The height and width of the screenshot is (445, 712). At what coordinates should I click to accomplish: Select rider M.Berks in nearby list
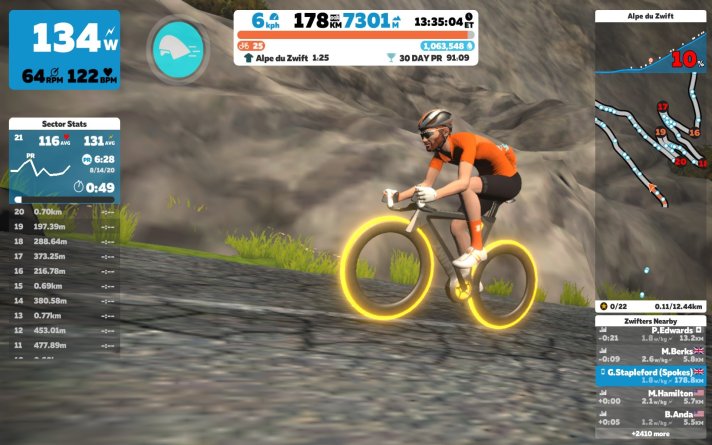click(x=651, y=354)
